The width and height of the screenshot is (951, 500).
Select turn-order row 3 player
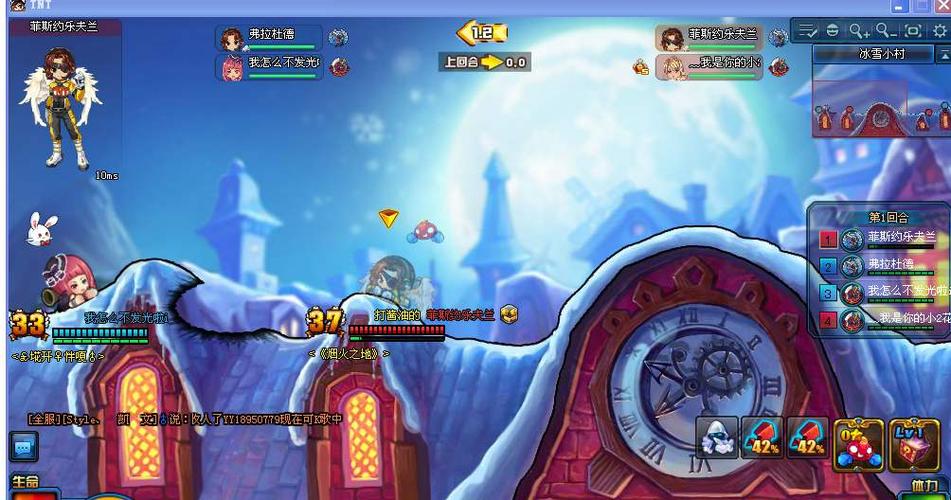click(x=878, y=293)
